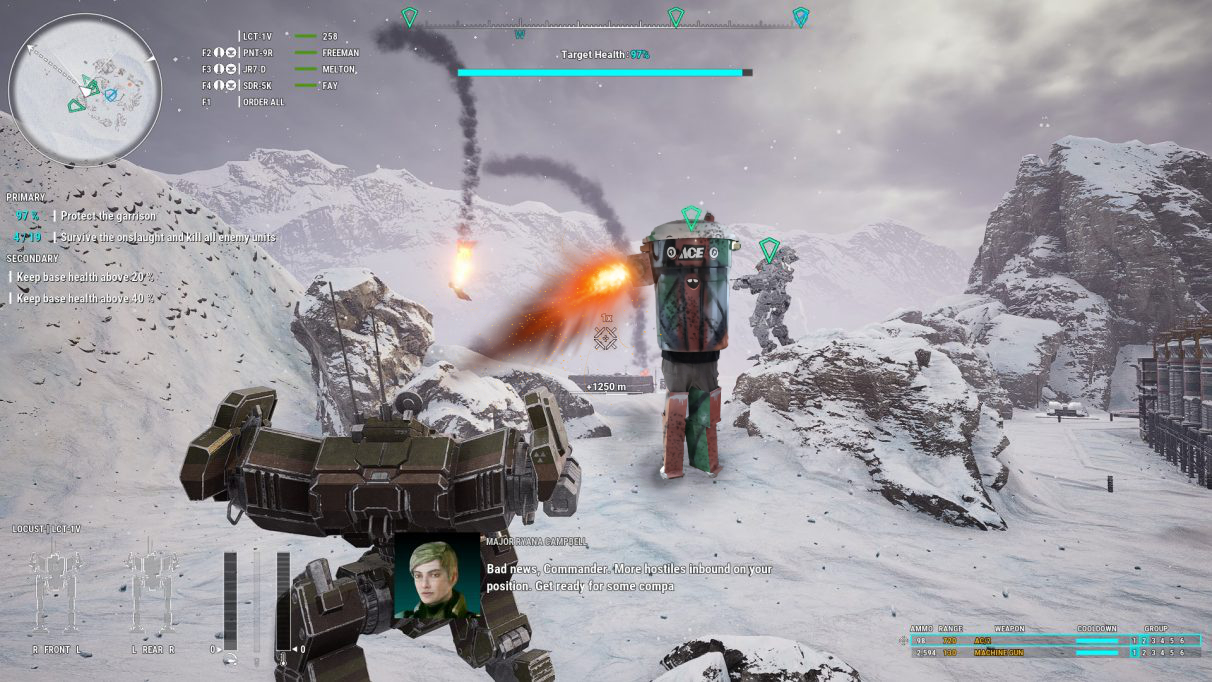Click the Survive the onslaught objective

[x=167, y=238]
